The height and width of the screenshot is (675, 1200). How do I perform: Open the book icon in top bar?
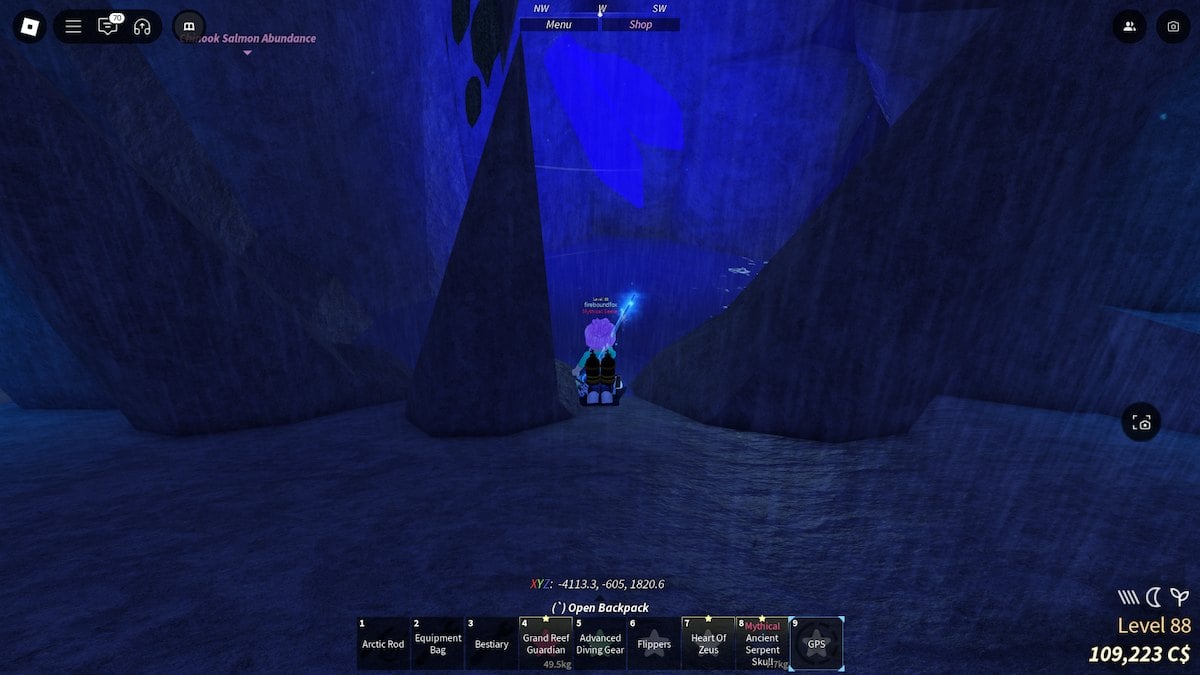(x=189, y=27)
